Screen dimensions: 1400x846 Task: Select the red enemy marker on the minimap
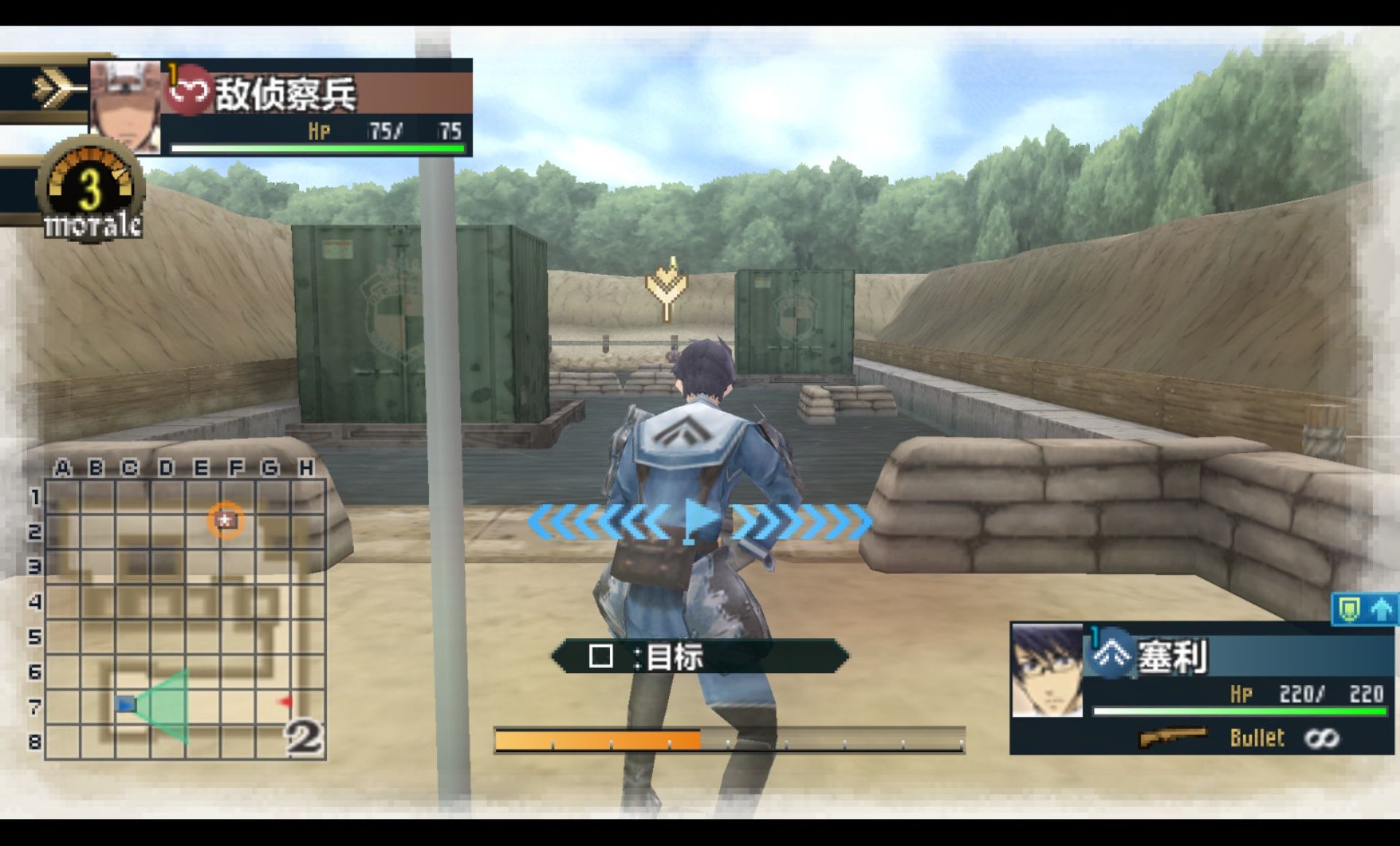285,702
